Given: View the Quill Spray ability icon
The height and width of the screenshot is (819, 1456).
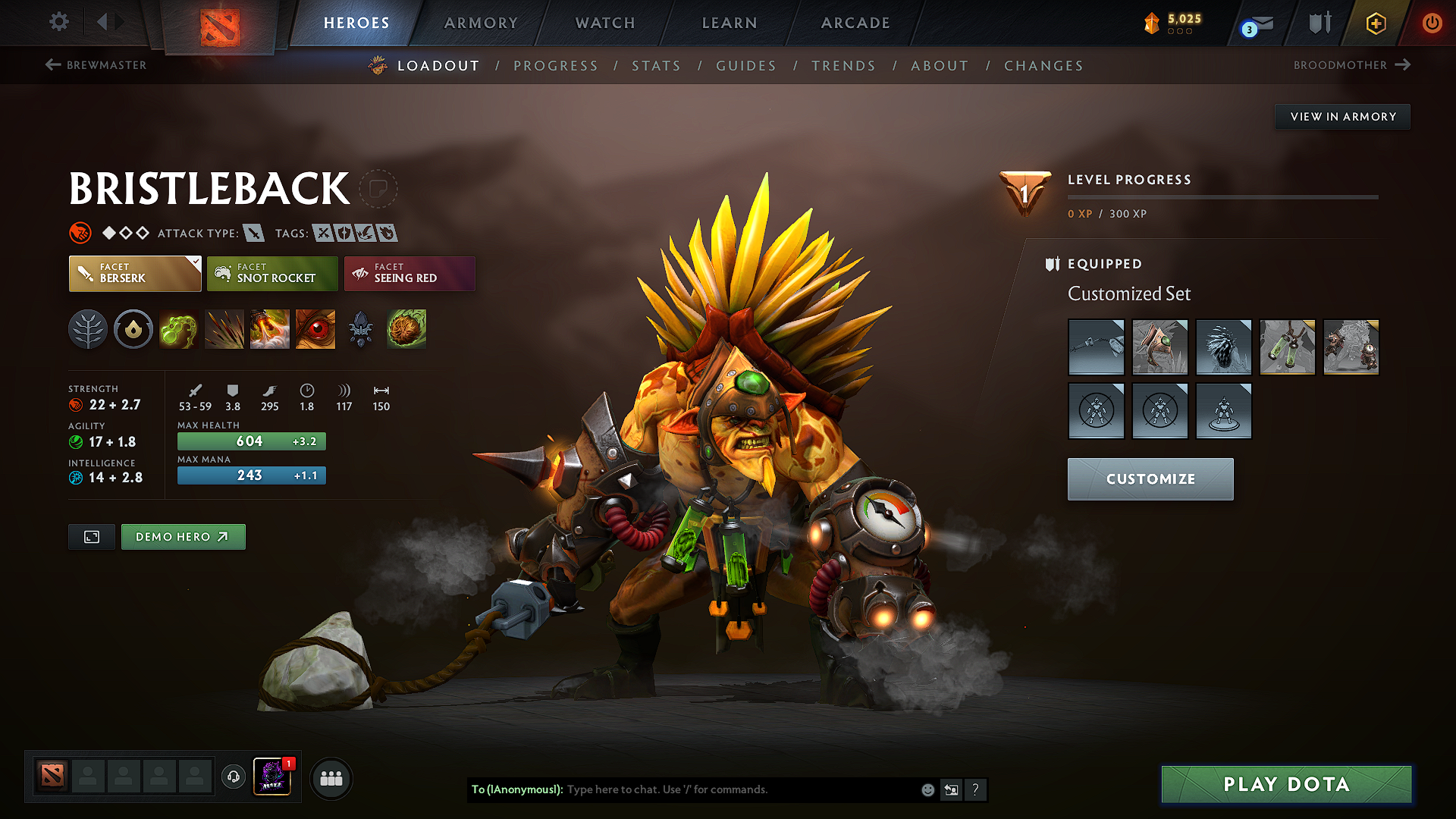Looking at the screenshot, I should point(224,329).
